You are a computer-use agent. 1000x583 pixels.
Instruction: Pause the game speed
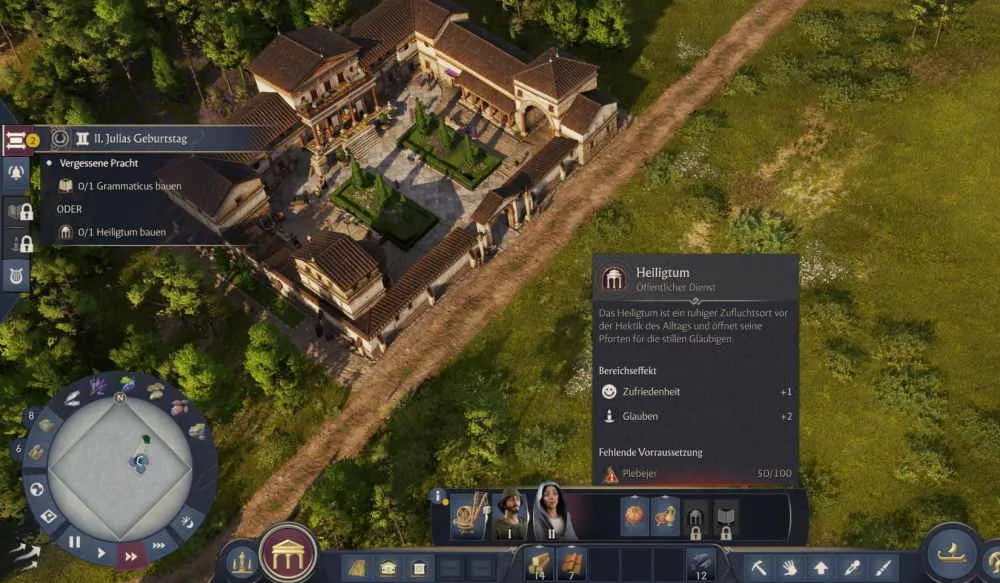click(74, 543)
